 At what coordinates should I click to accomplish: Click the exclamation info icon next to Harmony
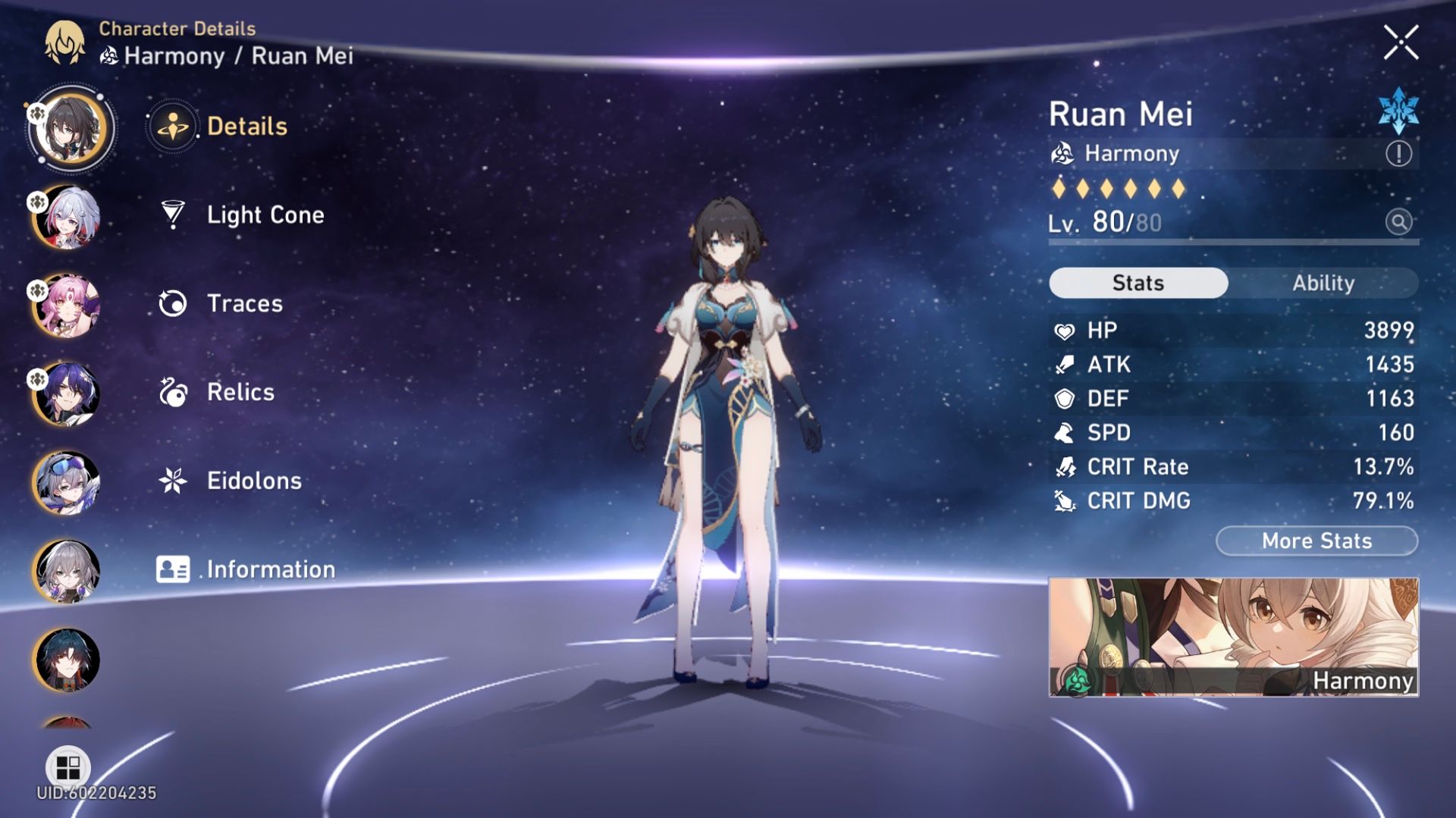pyautogui.click(x=1400, y=153)
